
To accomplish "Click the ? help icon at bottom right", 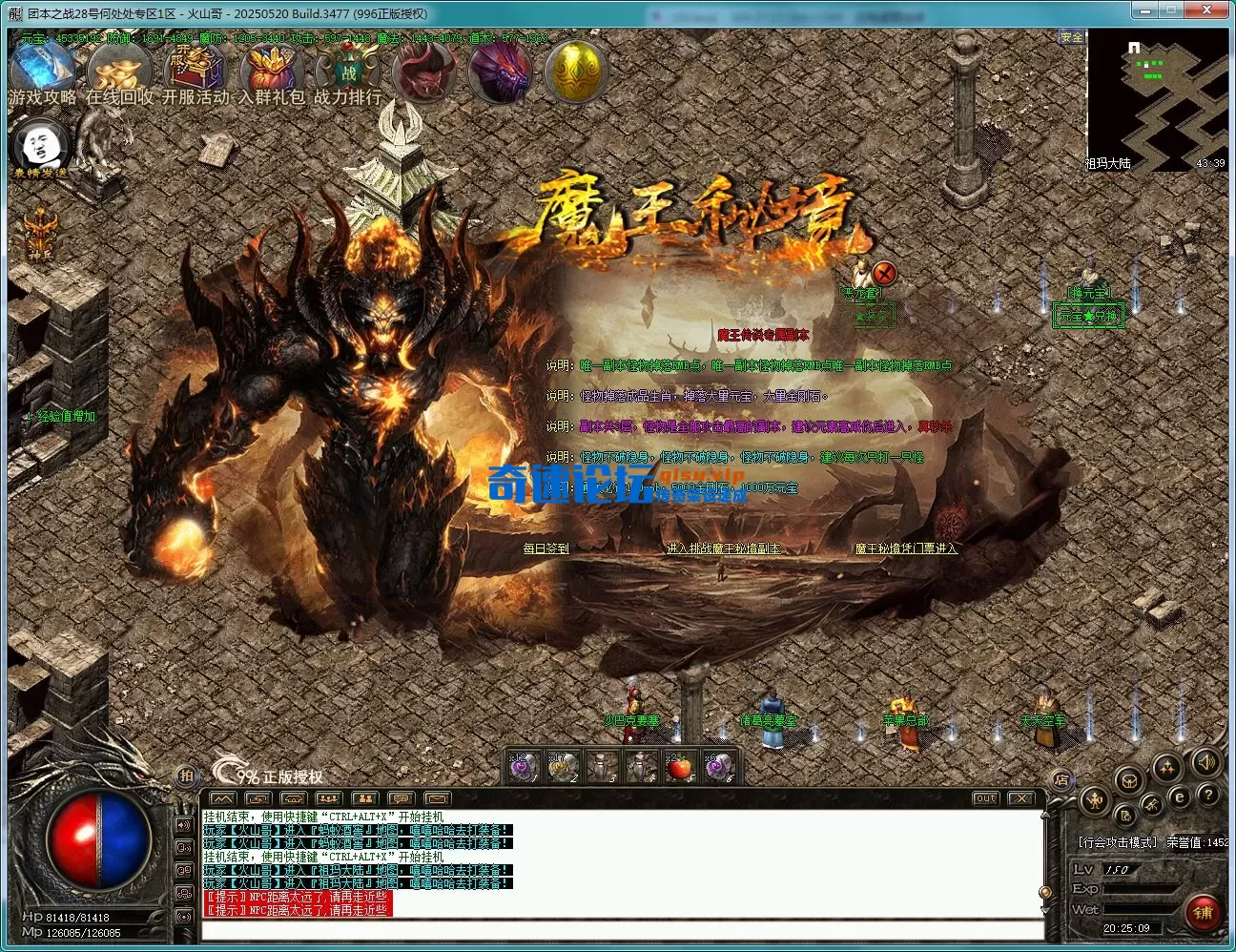I will [1208, 796].
